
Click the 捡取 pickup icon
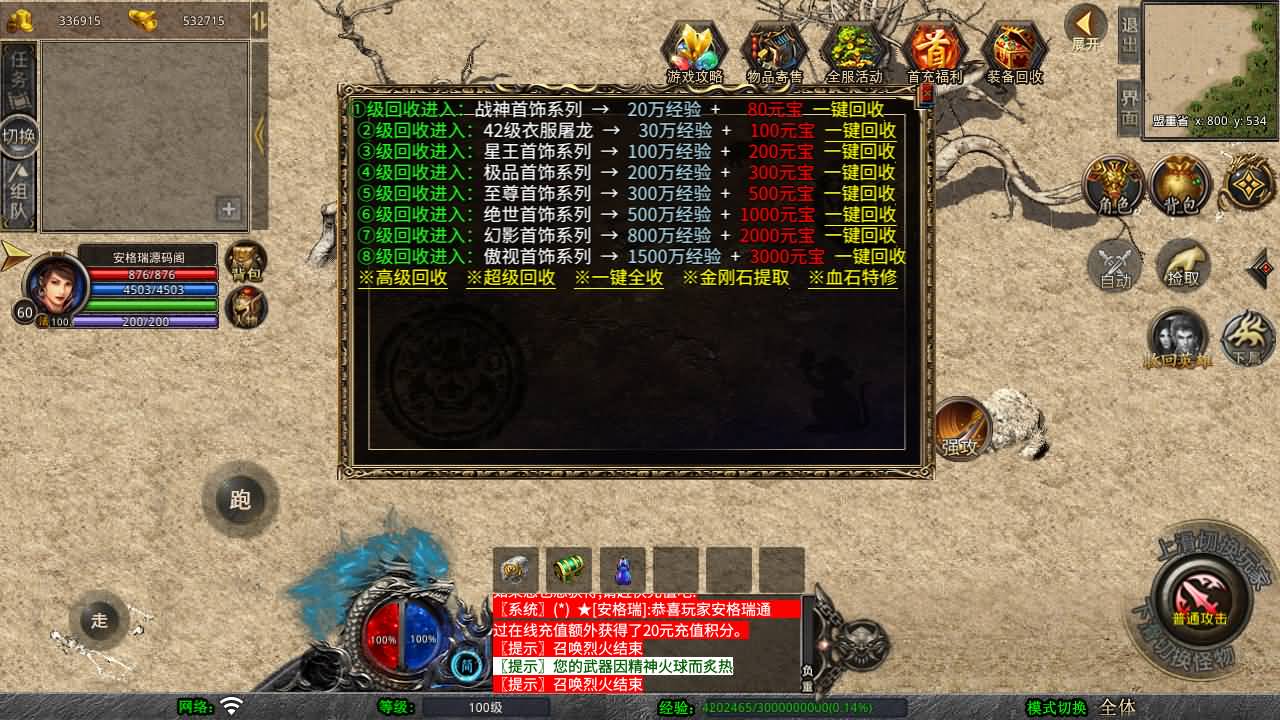[1180, 267]
